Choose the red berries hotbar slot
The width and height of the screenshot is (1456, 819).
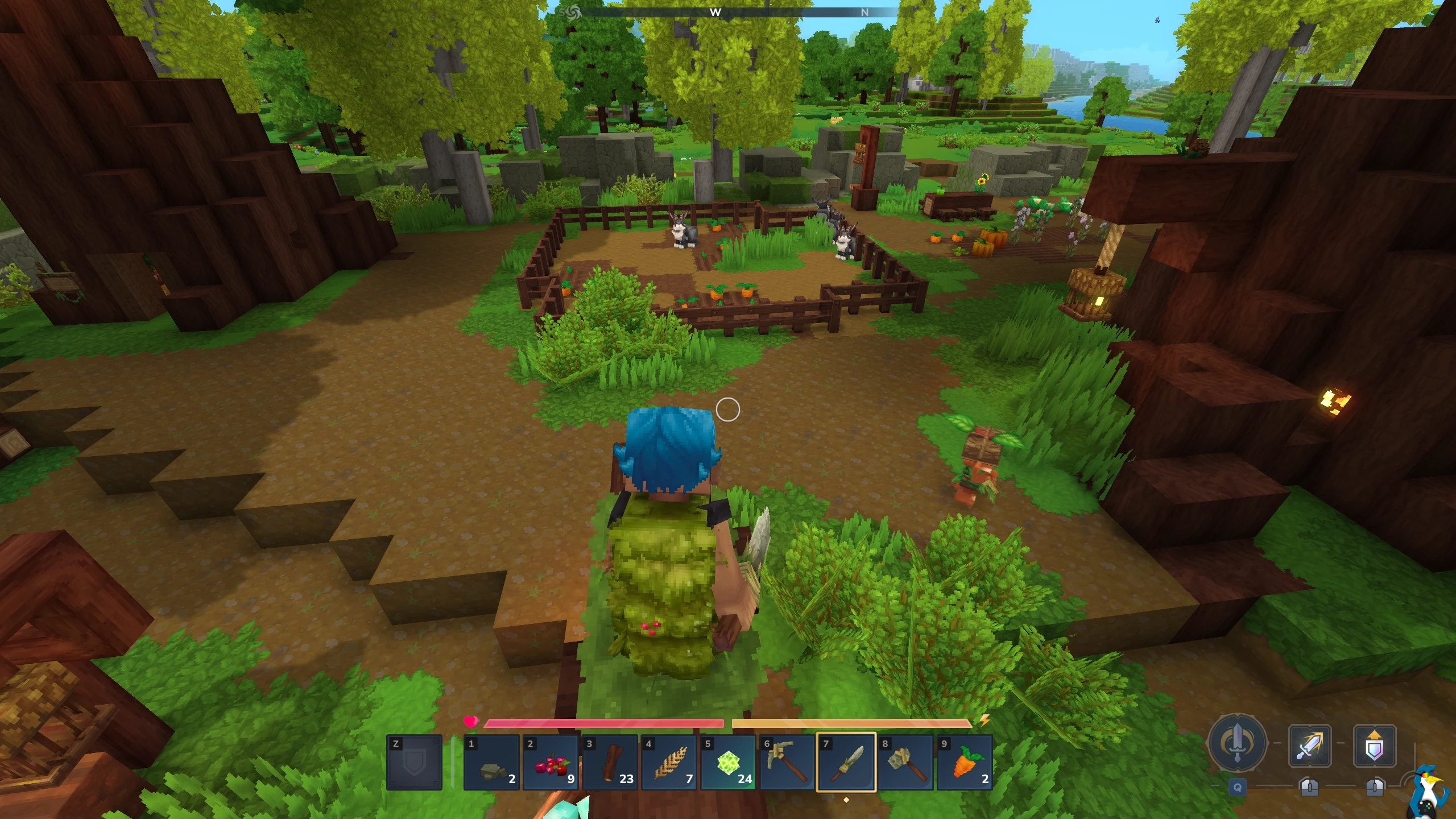point(551,762)
